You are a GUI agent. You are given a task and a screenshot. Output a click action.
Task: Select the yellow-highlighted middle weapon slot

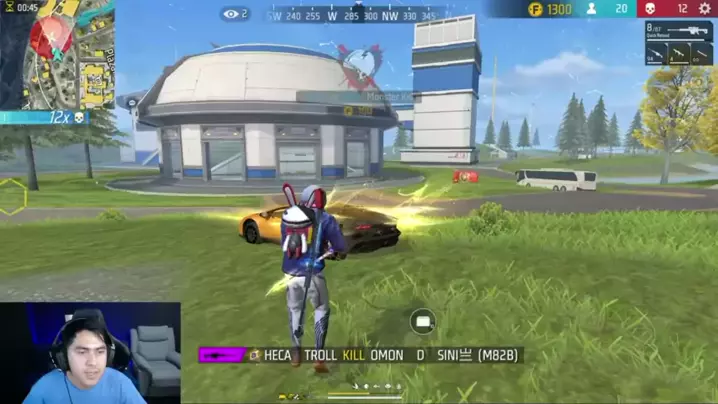pyautogui.click(x=679, y=56)
